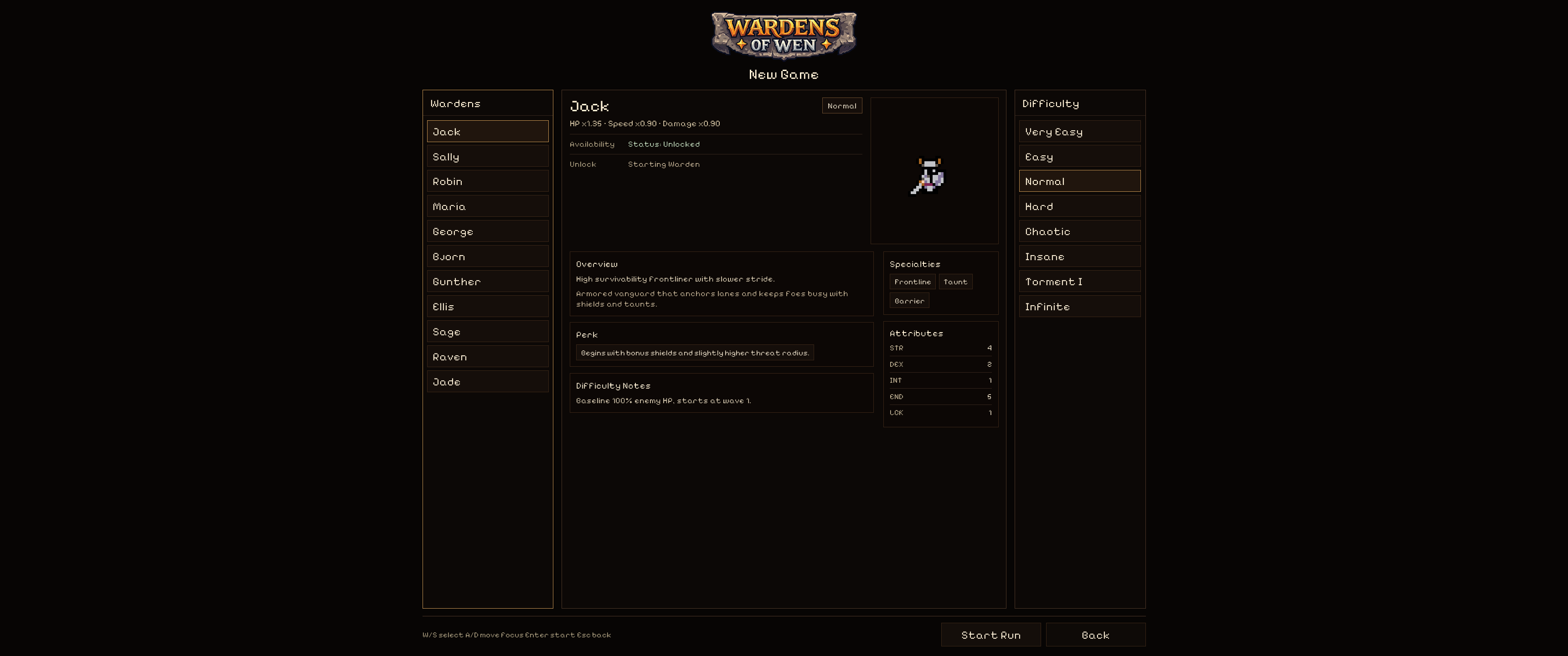This screenshot has width=1568, height=656.
Task: Select the Torment I difficulty
Action: 1079,281
